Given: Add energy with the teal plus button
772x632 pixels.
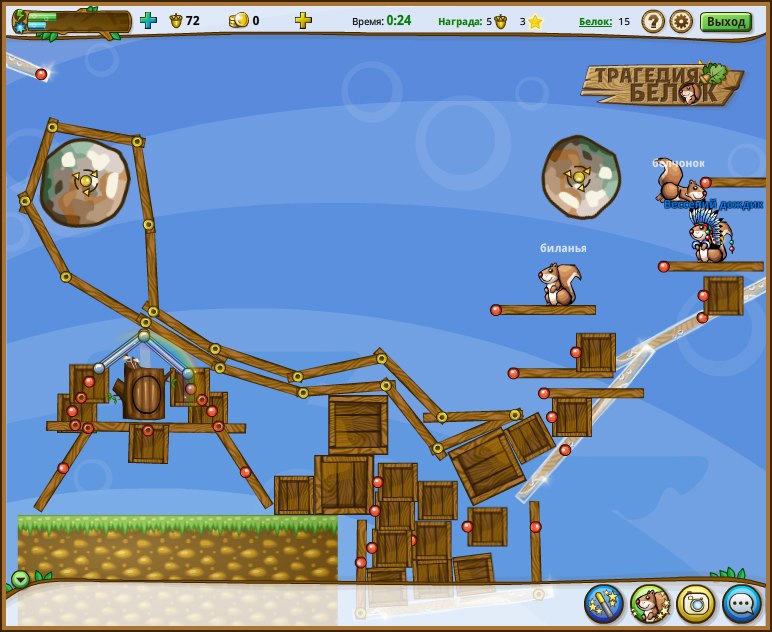Looking at the screenshot, I should tap(148, 20).
